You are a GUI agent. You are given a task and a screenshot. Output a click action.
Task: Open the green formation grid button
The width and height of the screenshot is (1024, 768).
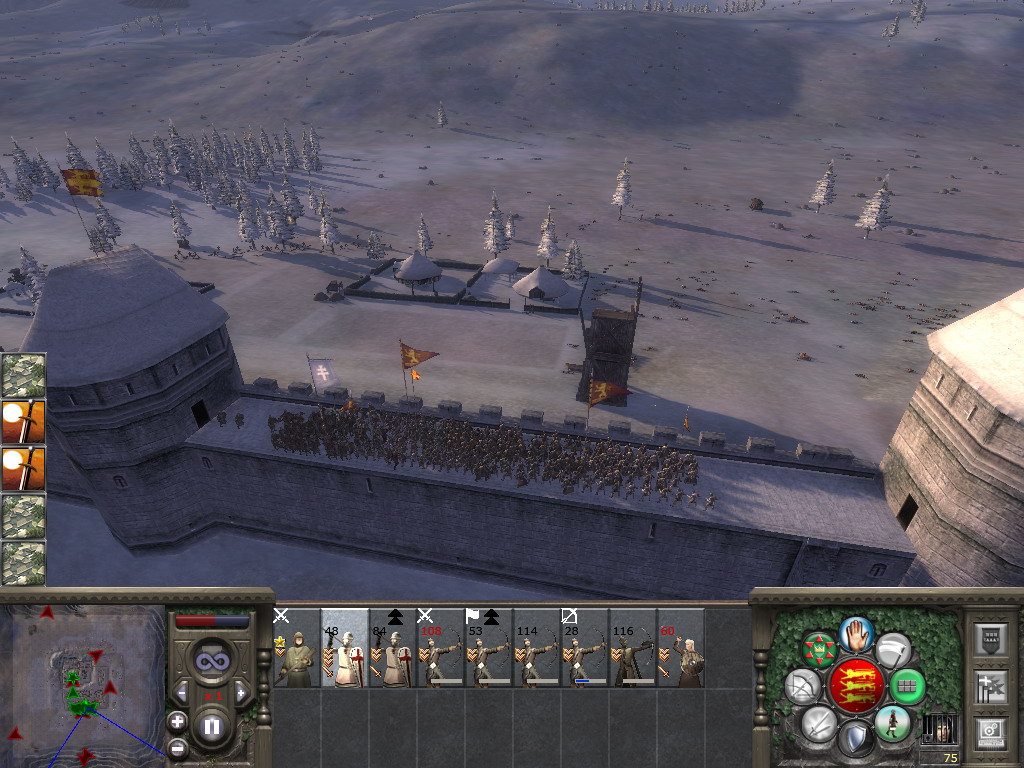click(907, 686)
